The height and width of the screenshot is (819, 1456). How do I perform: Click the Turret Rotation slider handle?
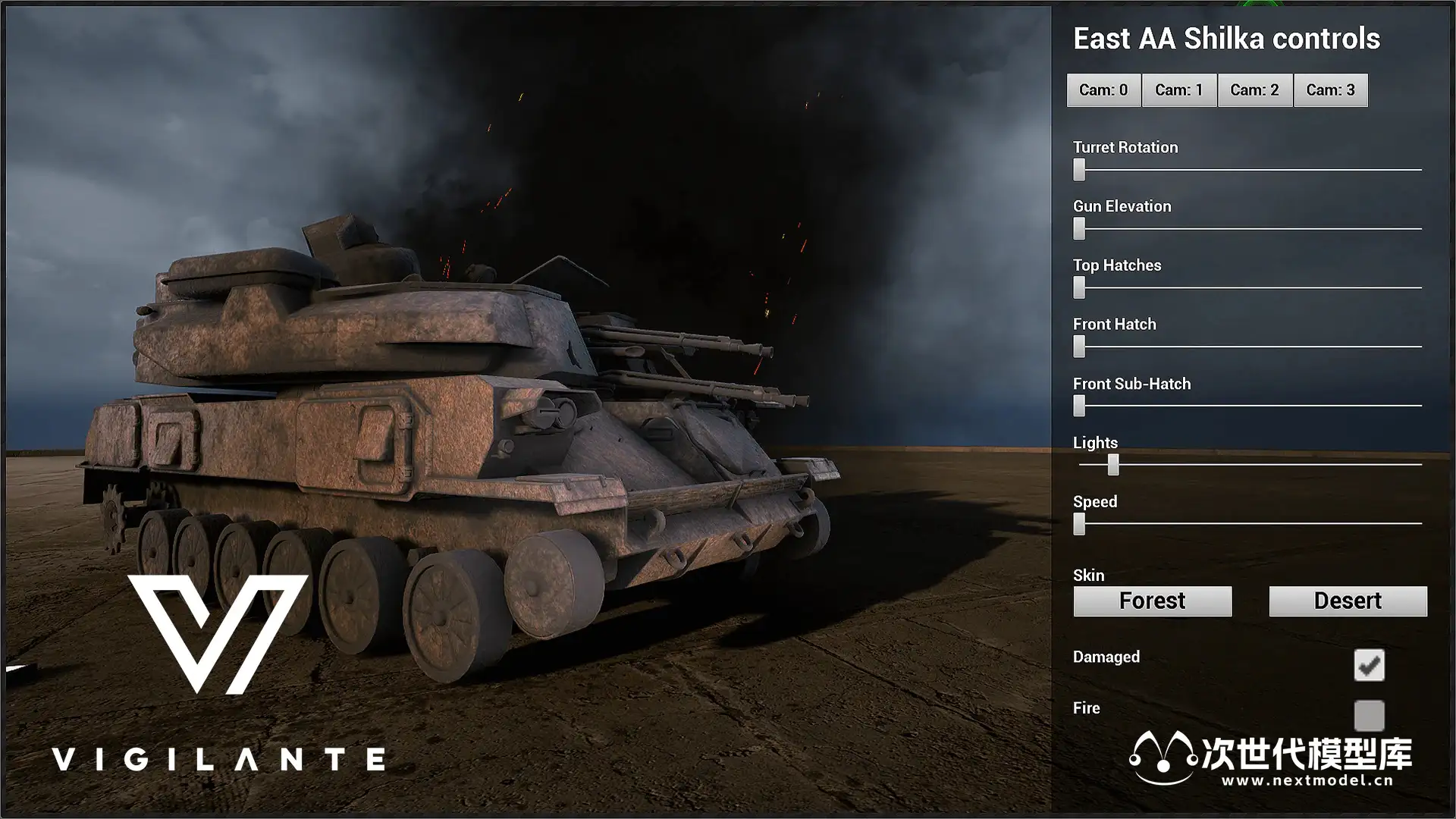pos(1079,169)
